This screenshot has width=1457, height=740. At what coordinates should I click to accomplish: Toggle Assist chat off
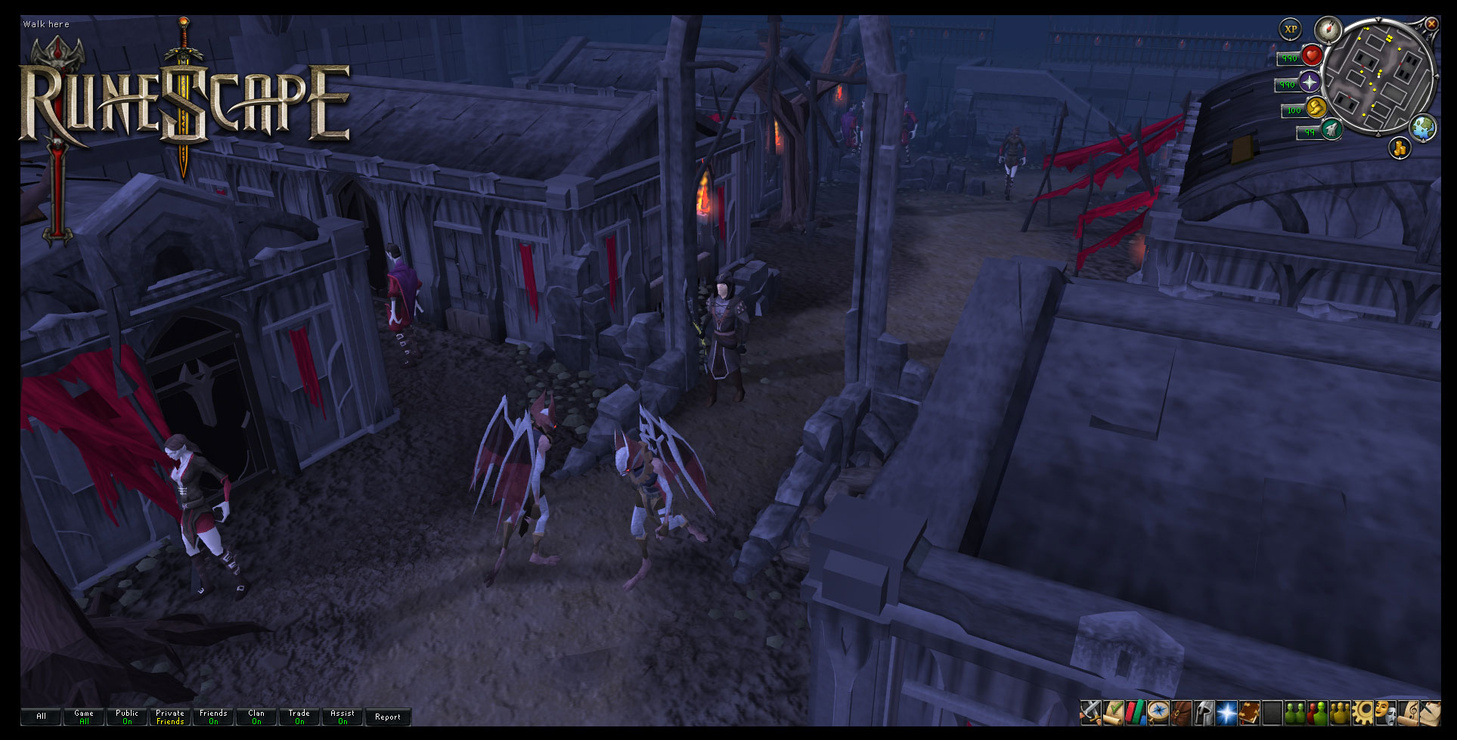point(341,717)
